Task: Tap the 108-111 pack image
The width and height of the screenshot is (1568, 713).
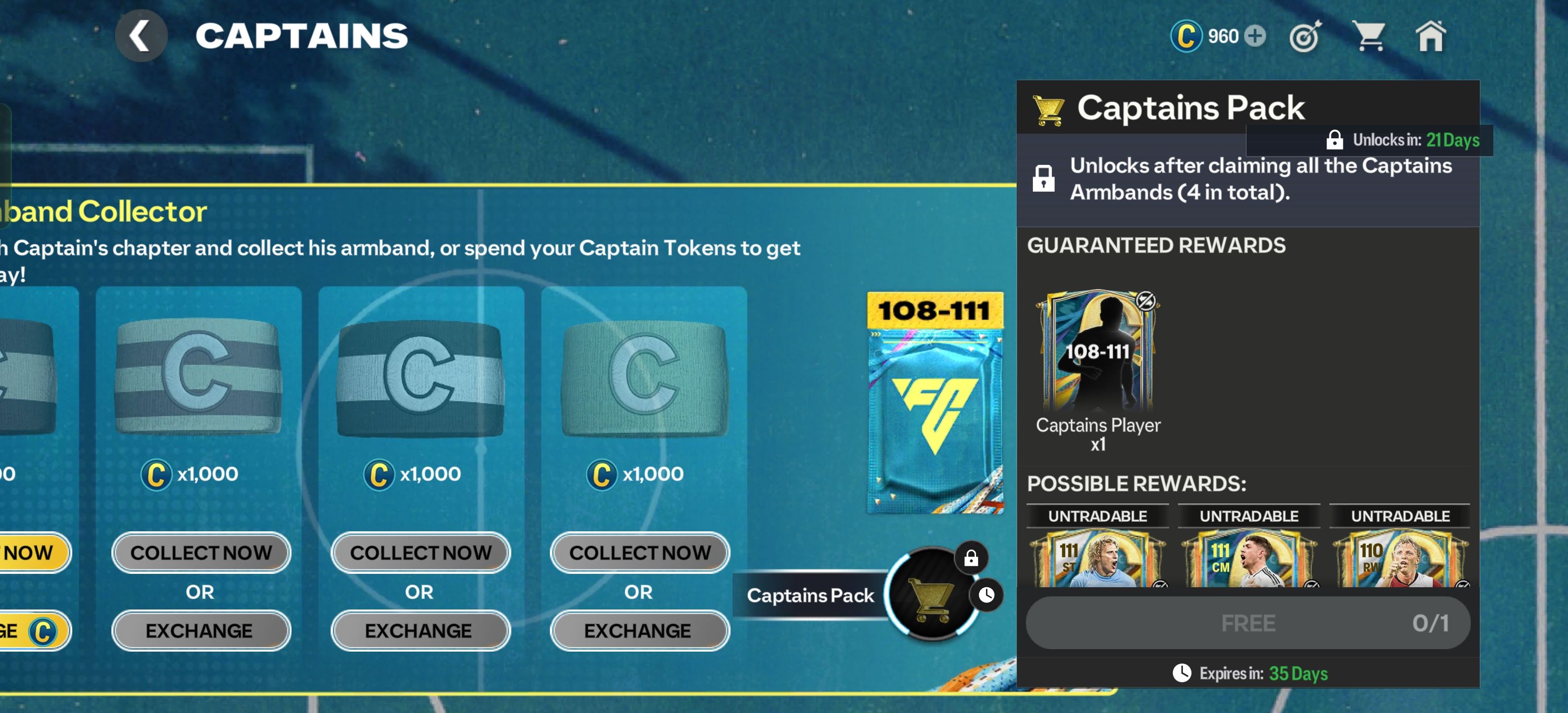Action: [935, 403]
